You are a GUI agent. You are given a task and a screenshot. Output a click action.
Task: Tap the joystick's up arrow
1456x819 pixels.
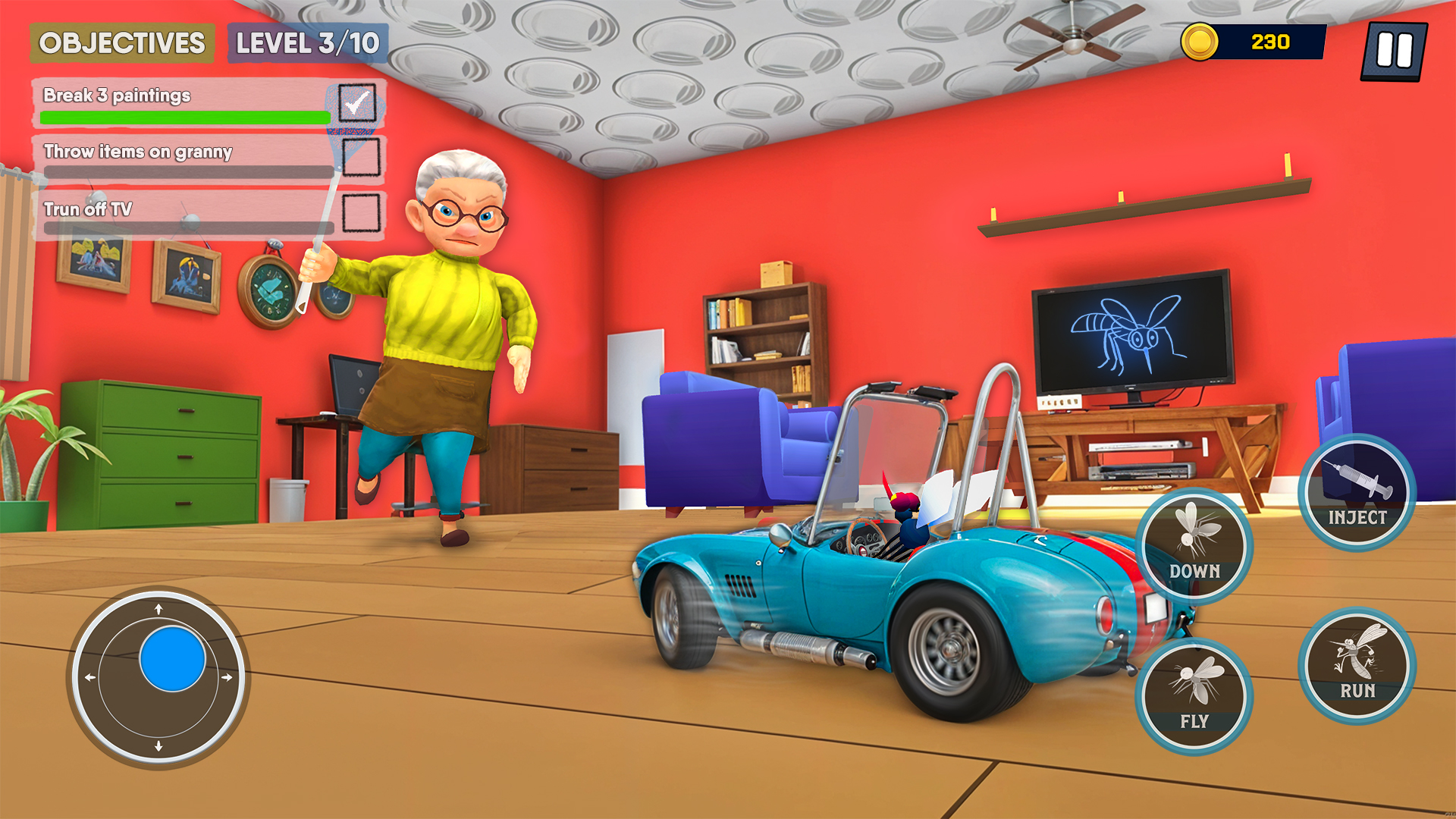pos(158,609)
